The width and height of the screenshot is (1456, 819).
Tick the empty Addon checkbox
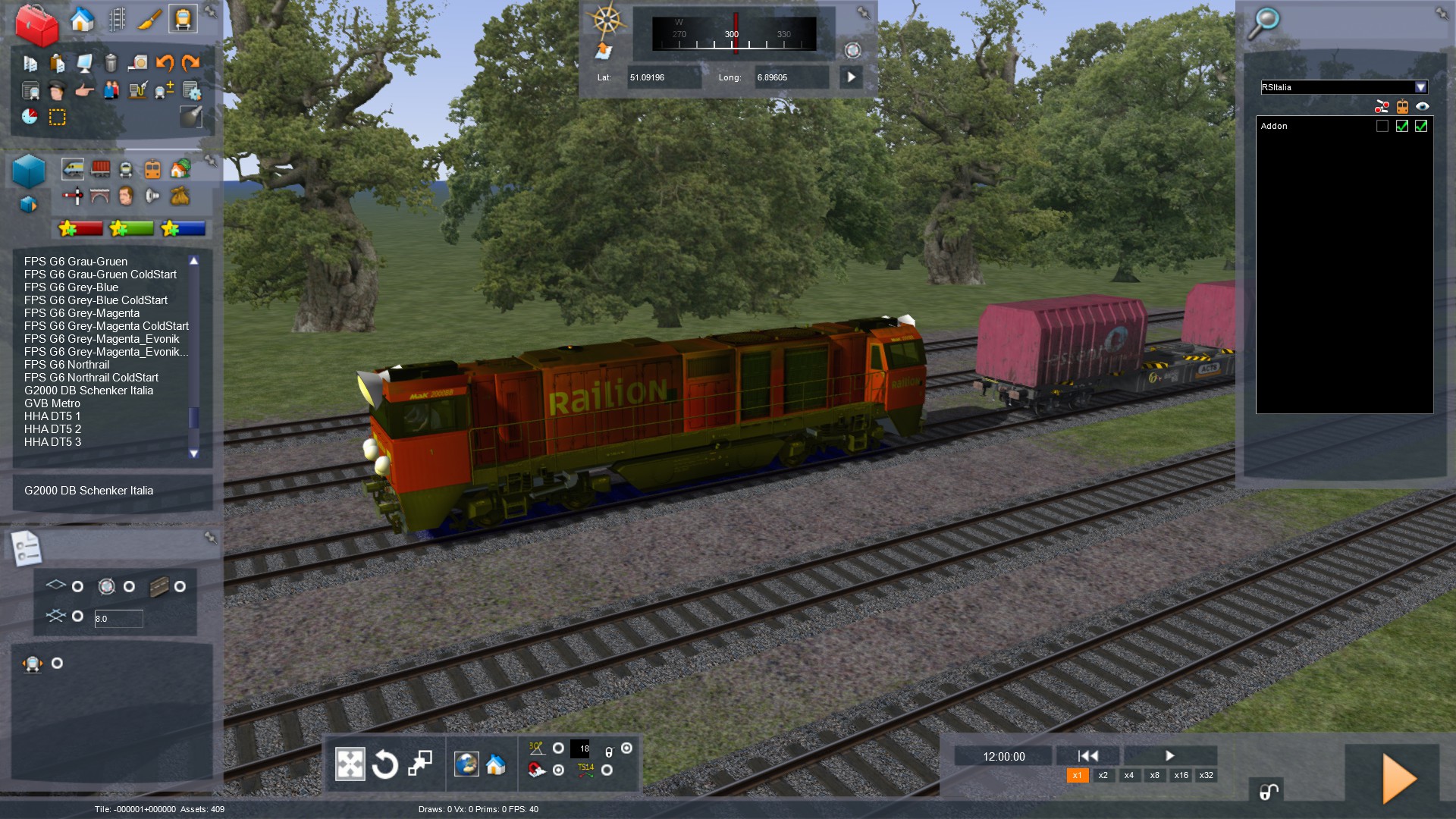point(1382,127)
